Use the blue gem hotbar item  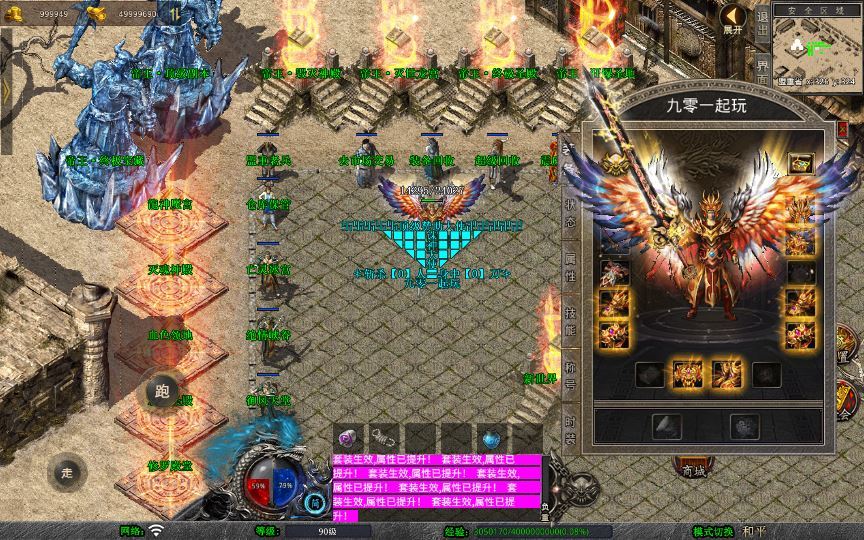491,438
